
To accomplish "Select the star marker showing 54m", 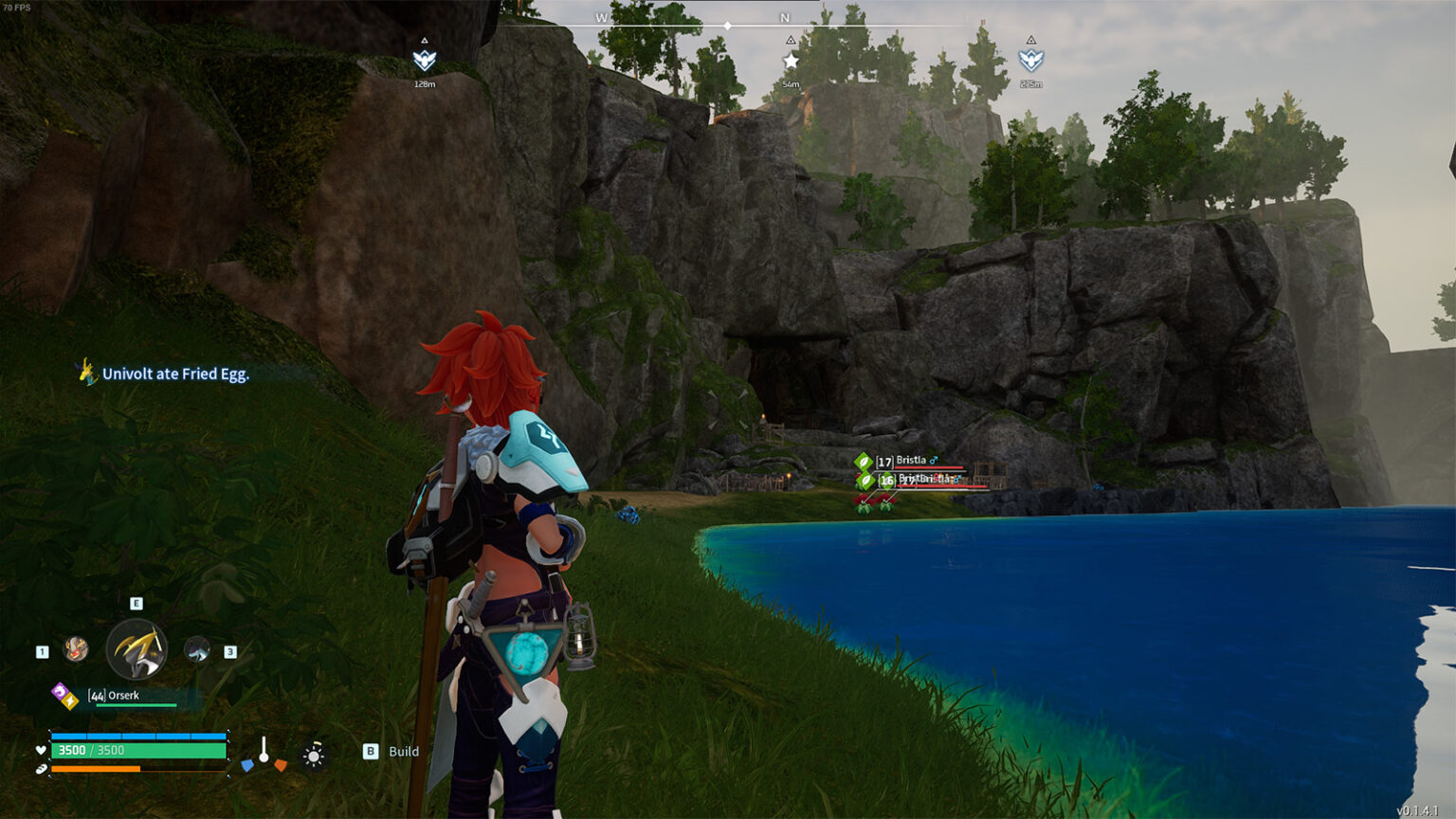I will pyautogui.click(x=791, y=61).
